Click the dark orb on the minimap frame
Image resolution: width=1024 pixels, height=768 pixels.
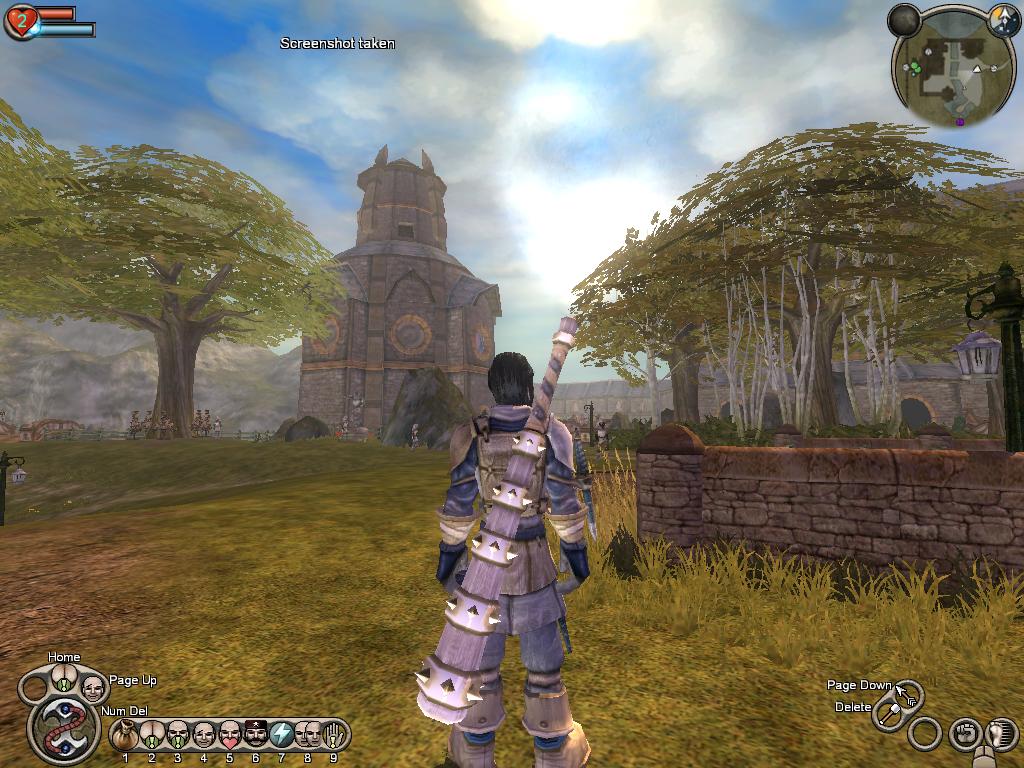[x=904, y=19]
